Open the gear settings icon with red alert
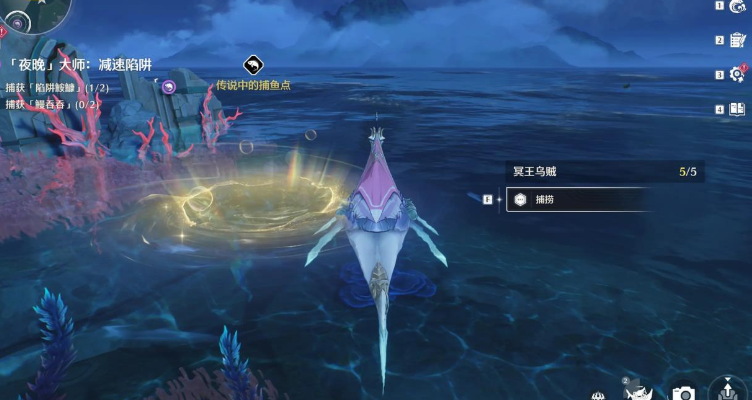Viewport: 752px width, 400px height. [738, 74]
